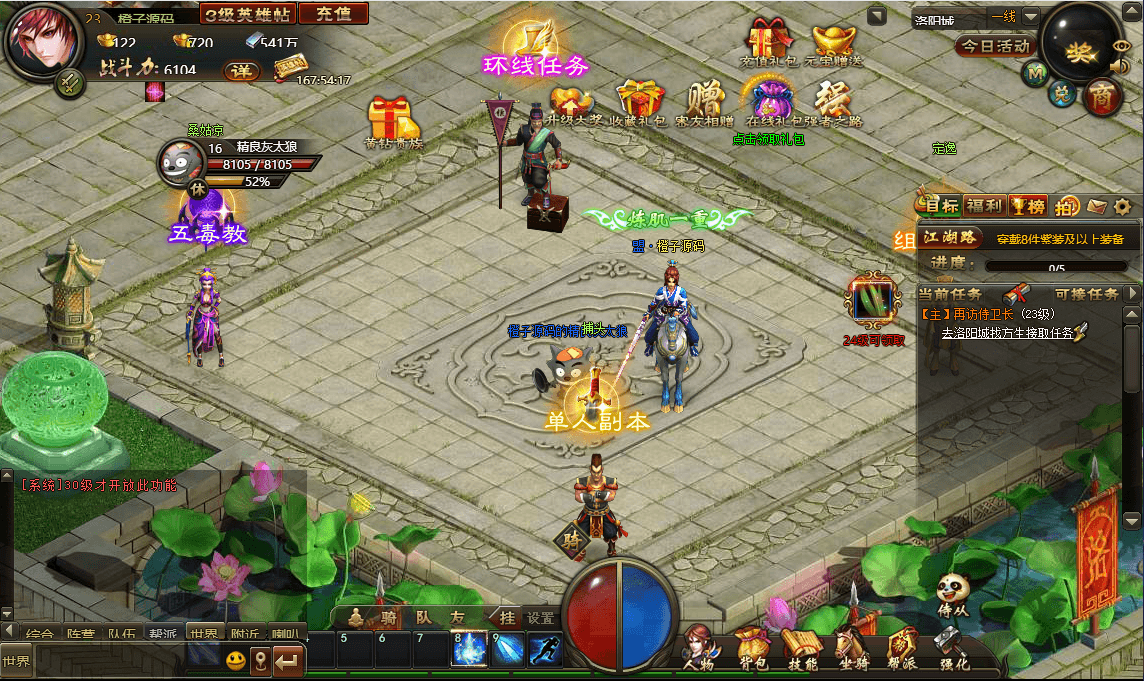The width and height of the screenshot is (1144, 681).
Task: Open the smiley emoji picker
Action: 235,660
